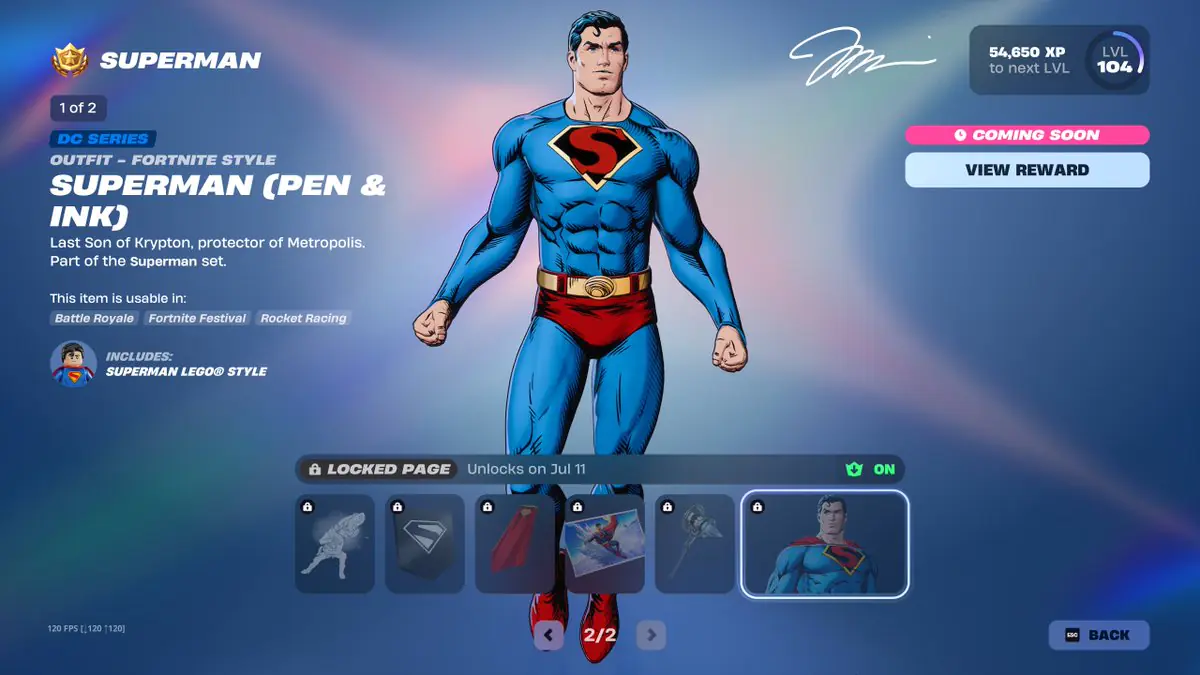
Task: Select the hammer pickaxe reward tile
Action: (695, 544)
